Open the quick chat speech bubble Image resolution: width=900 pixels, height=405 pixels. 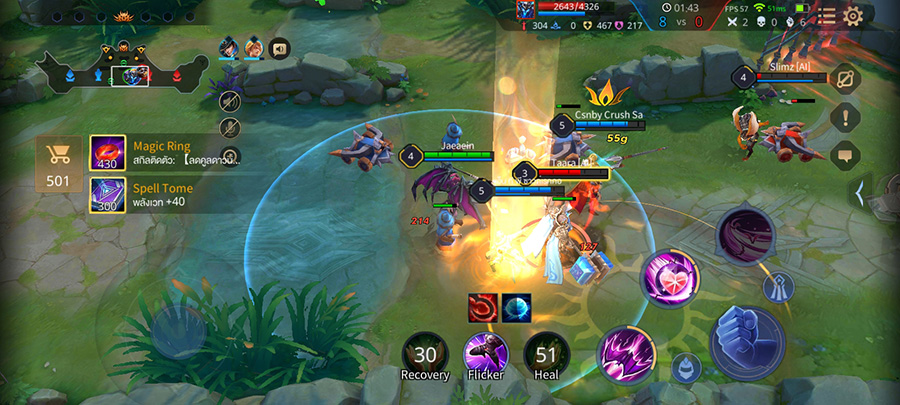tap(845, 155)
